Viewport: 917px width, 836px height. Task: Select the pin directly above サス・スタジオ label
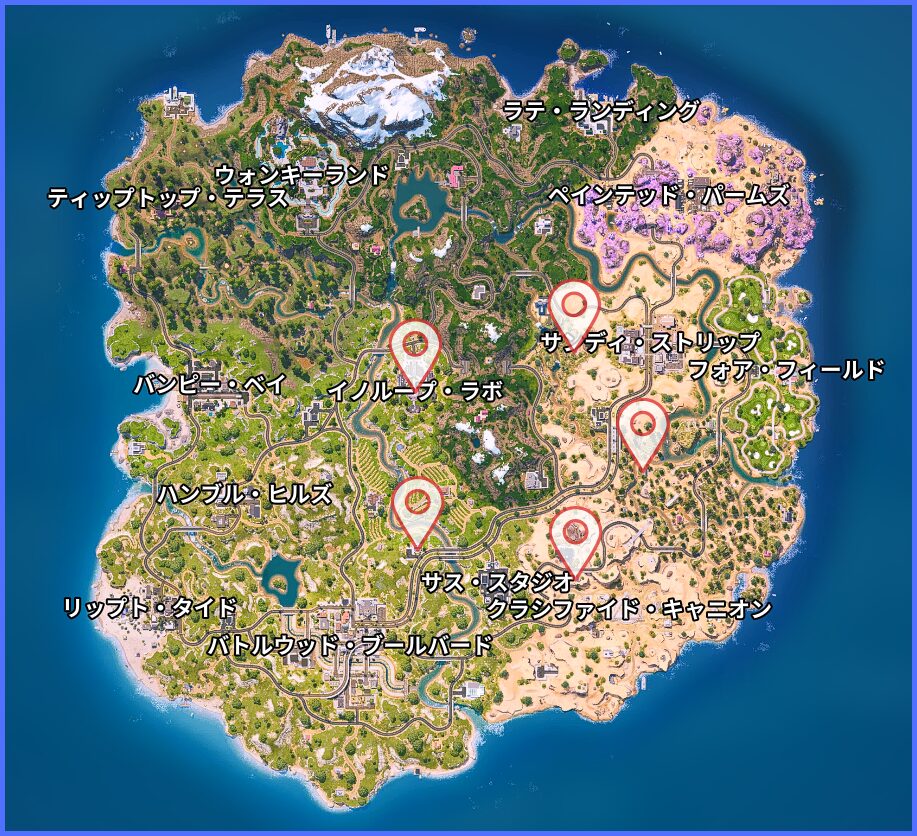(417, 505)
